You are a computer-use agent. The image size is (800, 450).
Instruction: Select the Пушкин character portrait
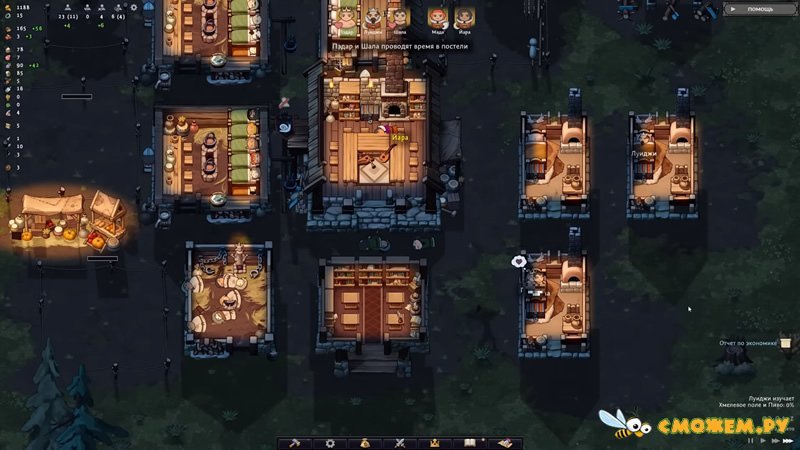(x=373, y=17)
